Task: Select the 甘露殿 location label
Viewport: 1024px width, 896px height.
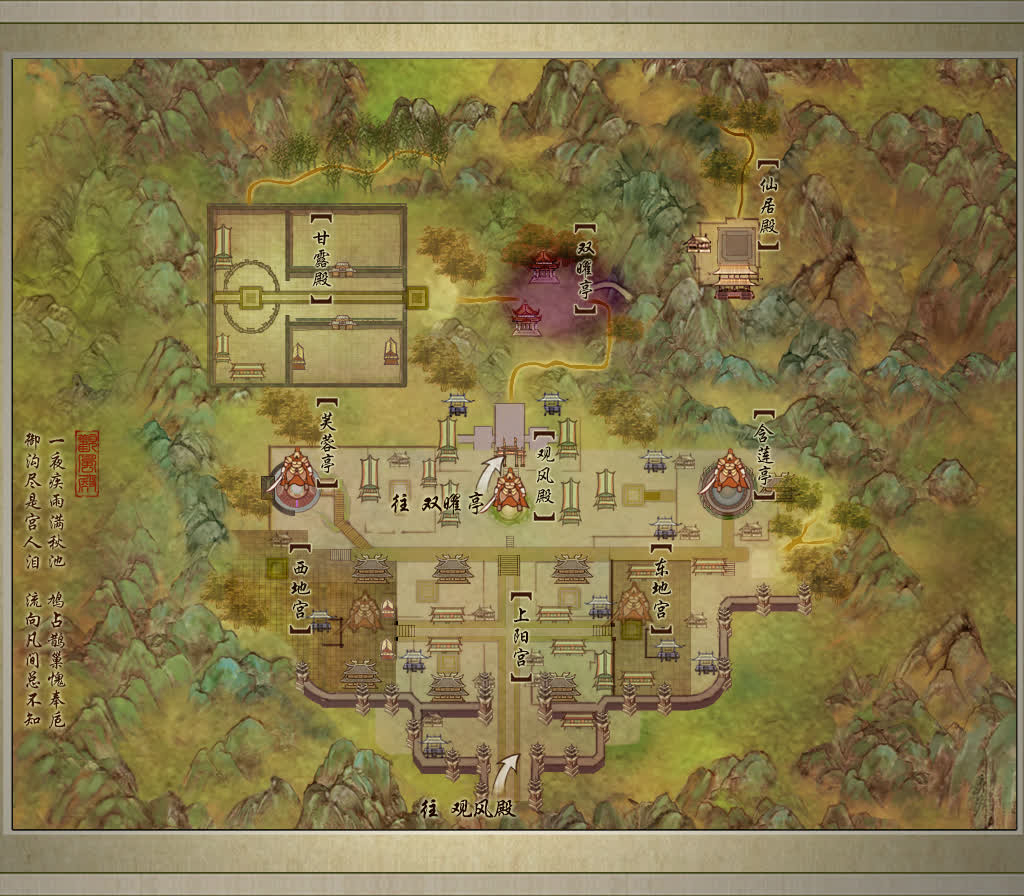Action: 321,261
